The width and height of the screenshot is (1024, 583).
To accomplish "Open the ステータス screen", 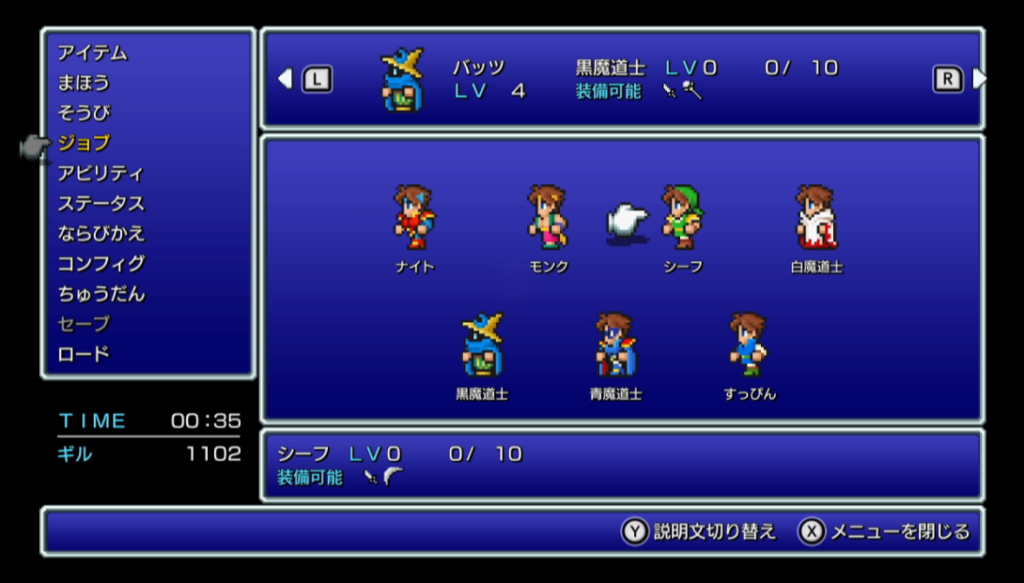I will tap(100, 203).
